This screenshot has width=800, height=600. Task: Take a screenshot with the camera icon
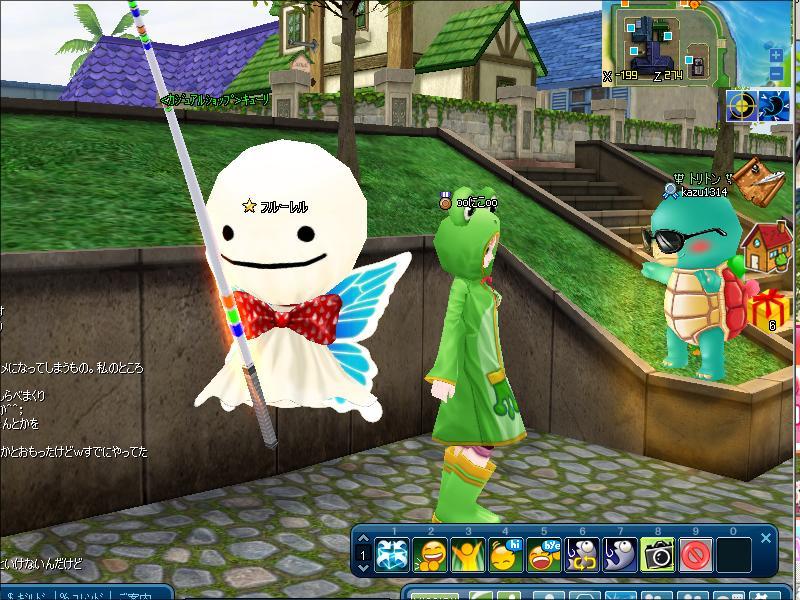(x=657, y=552)
